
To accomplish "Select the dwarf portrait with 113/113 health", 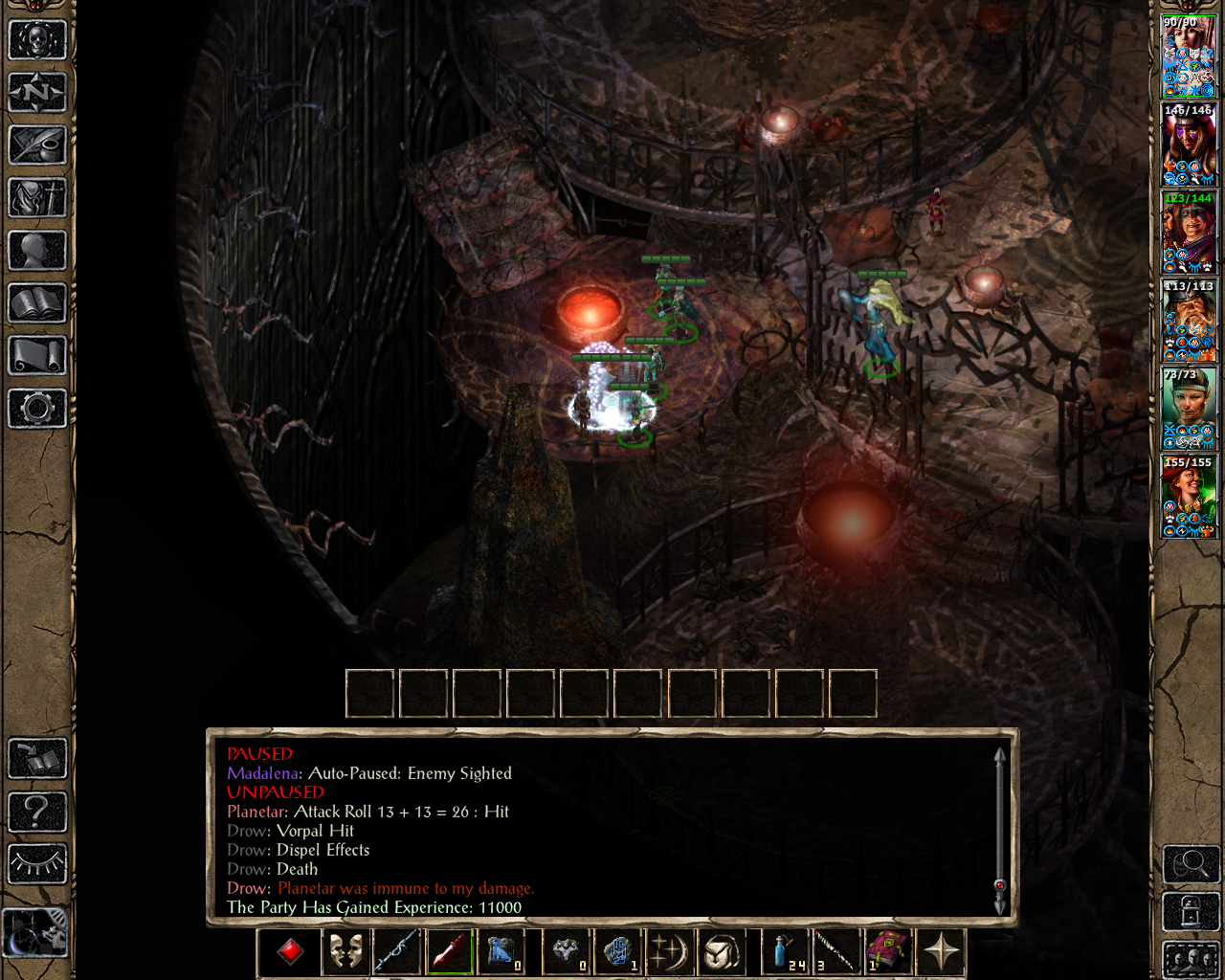I will [1189, 321].
